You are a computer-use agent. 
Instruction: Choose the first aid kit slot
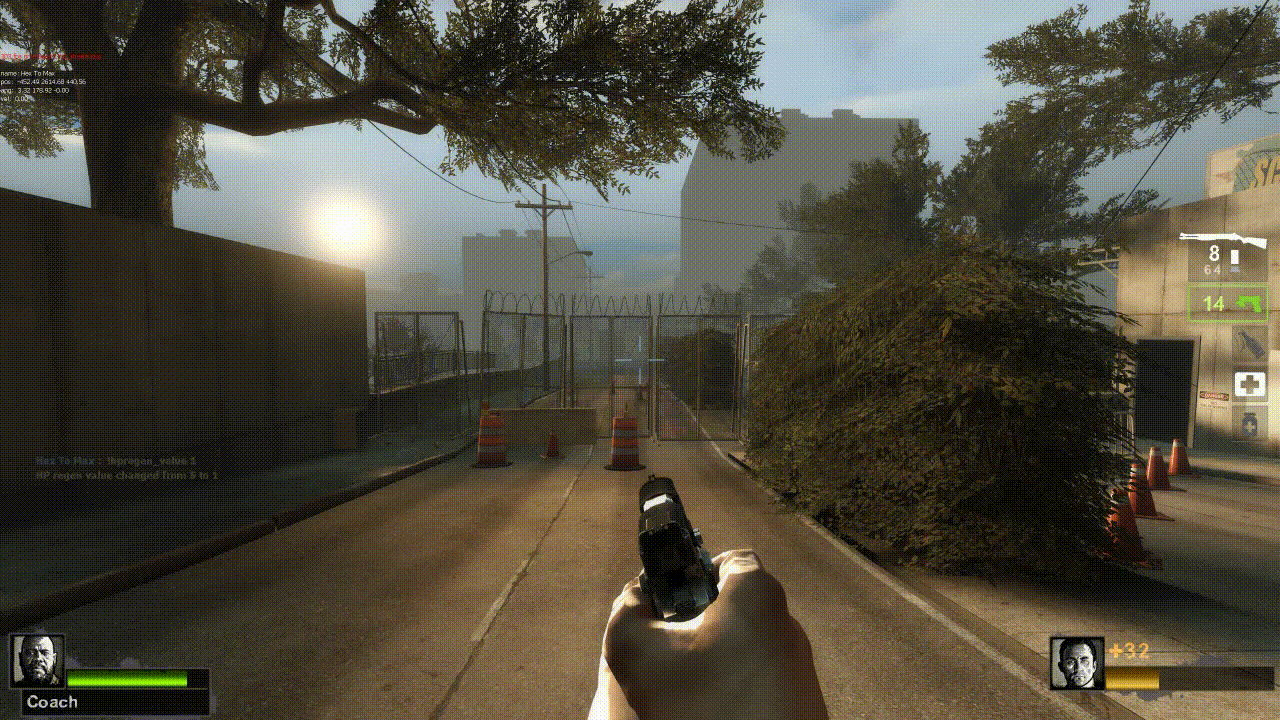coord(1249,383)
